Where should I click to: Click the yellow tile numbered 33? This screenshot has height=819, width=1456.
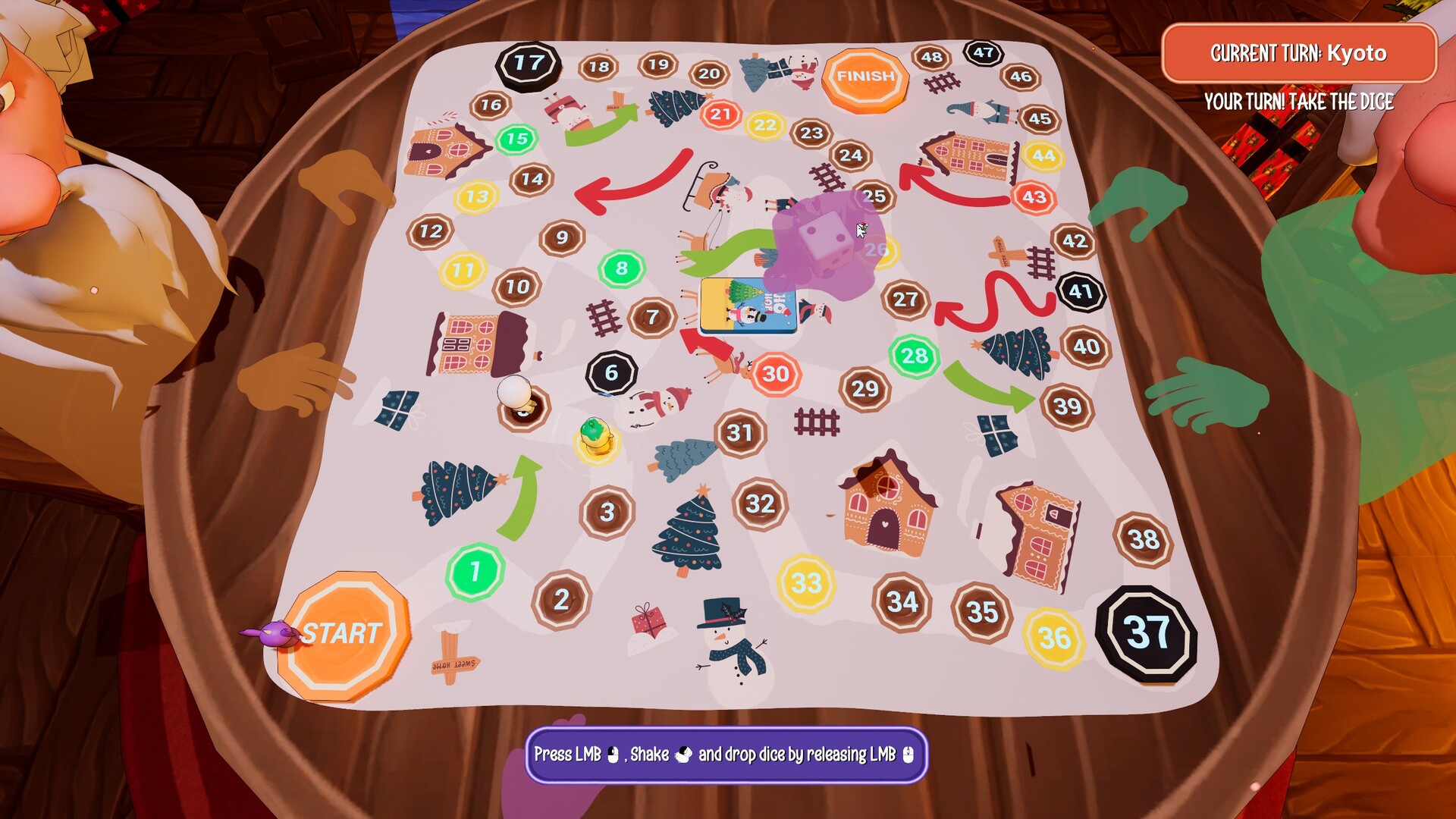(806, 583)
